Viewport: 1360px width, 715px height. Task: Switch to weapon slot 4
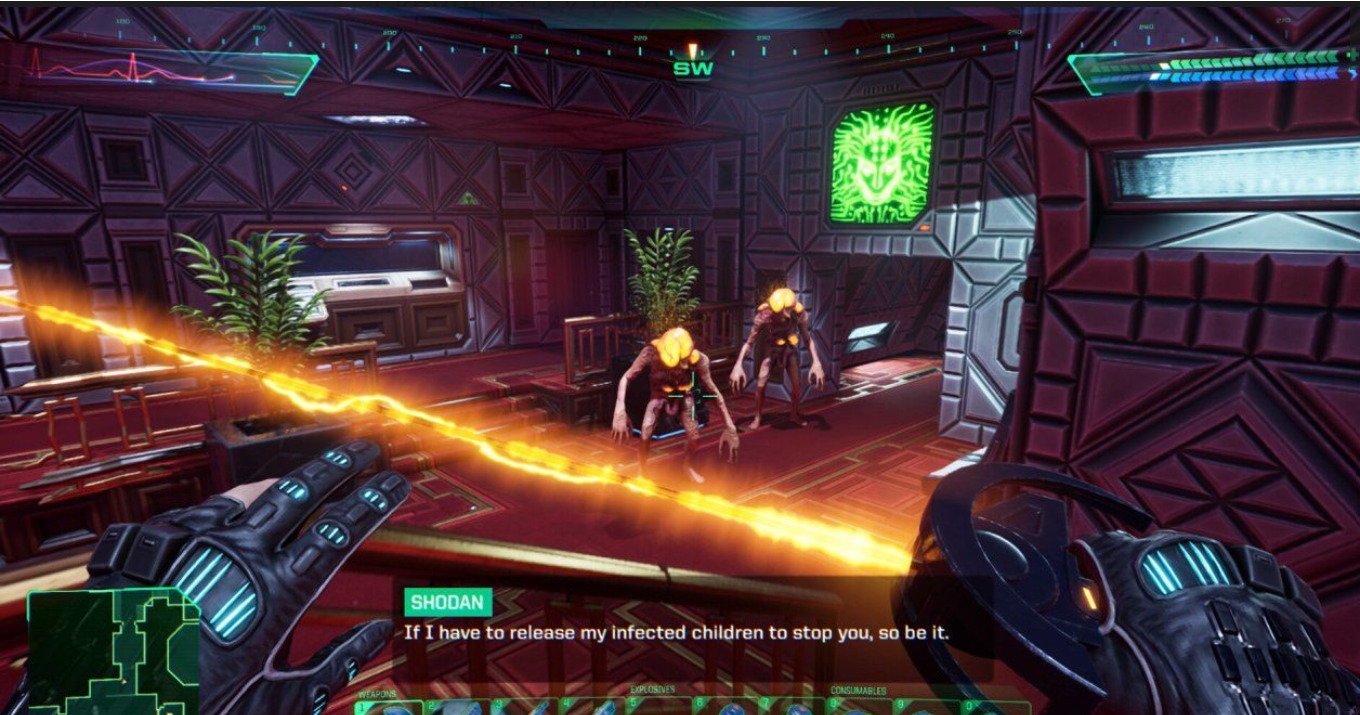pyautogui.click(x=590, y=707)
